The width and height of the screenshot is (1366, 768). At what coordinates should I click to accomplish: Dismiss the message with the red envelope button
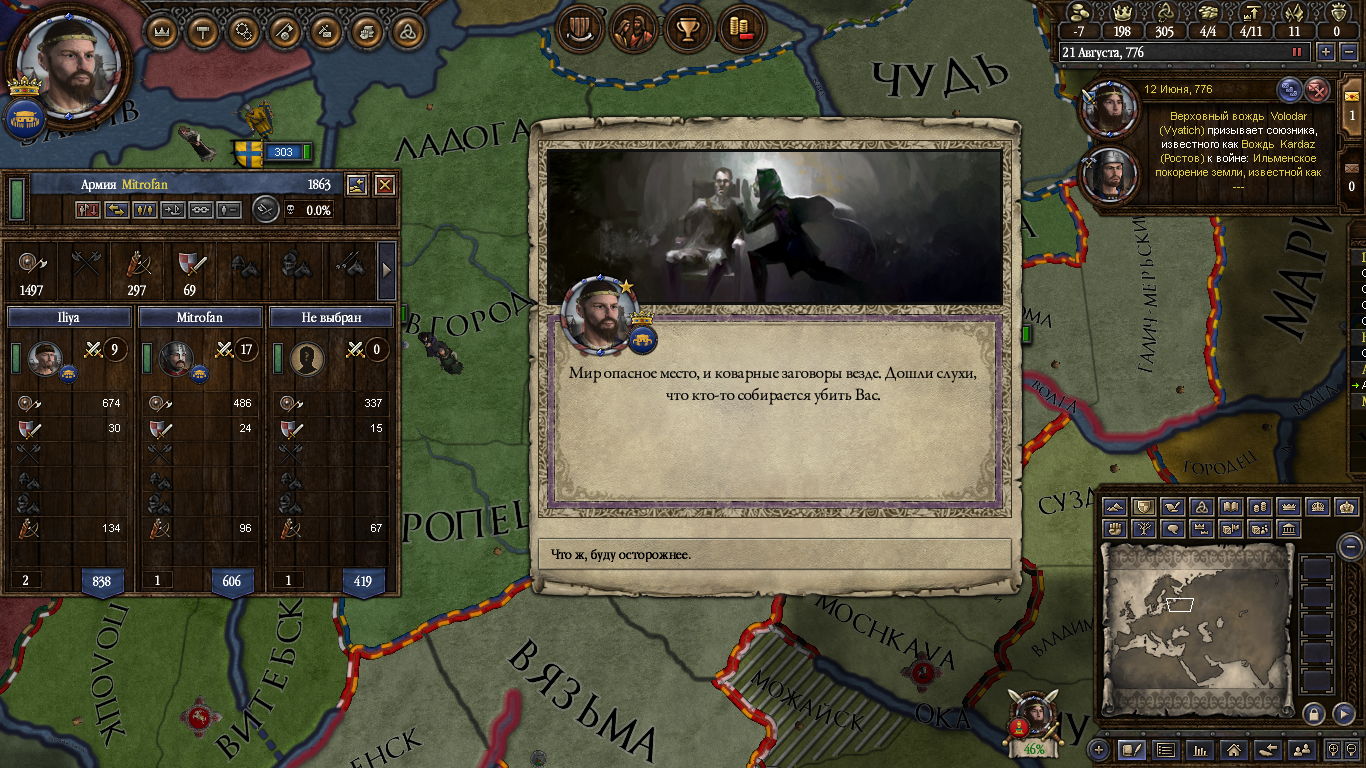click(x=1318, y=90)
